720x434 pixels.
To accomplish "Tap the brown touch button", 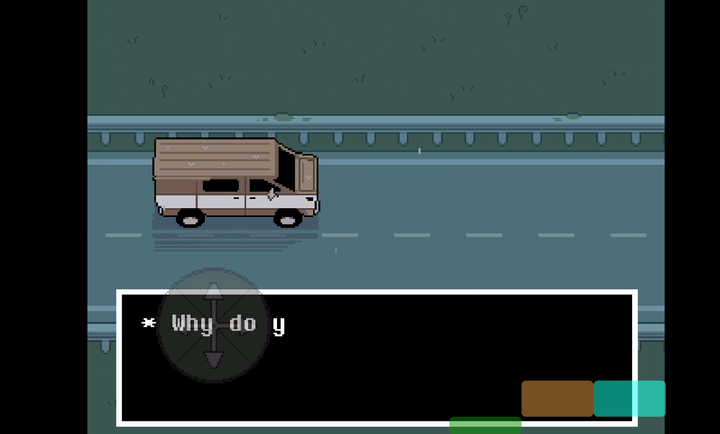I will [557, 398].
